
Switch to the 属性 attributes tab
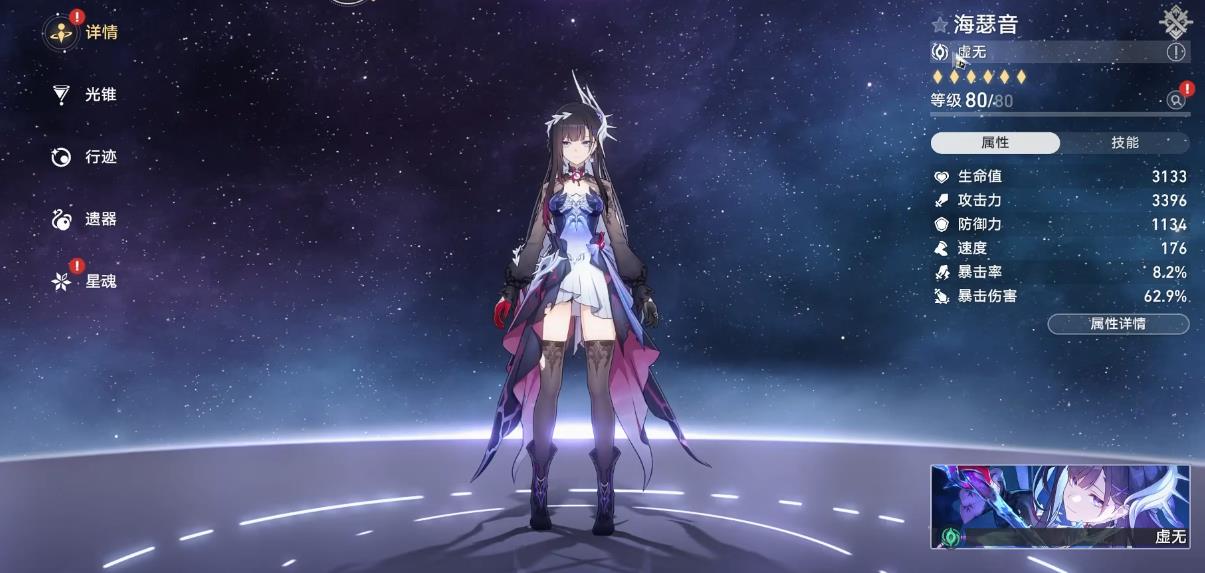tap(995, 143)
